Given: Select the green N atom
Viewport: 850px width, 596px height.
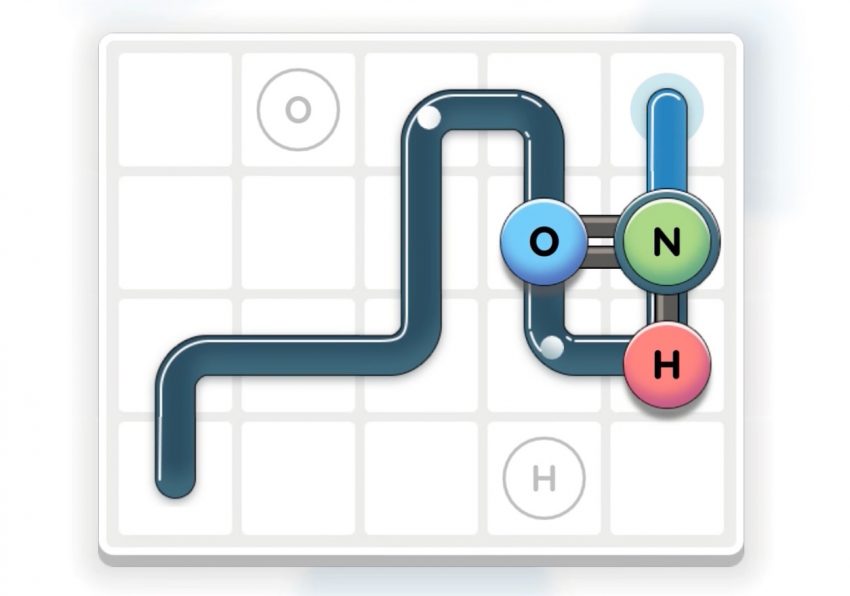Looking at the screenshot, I should (667, 242).
